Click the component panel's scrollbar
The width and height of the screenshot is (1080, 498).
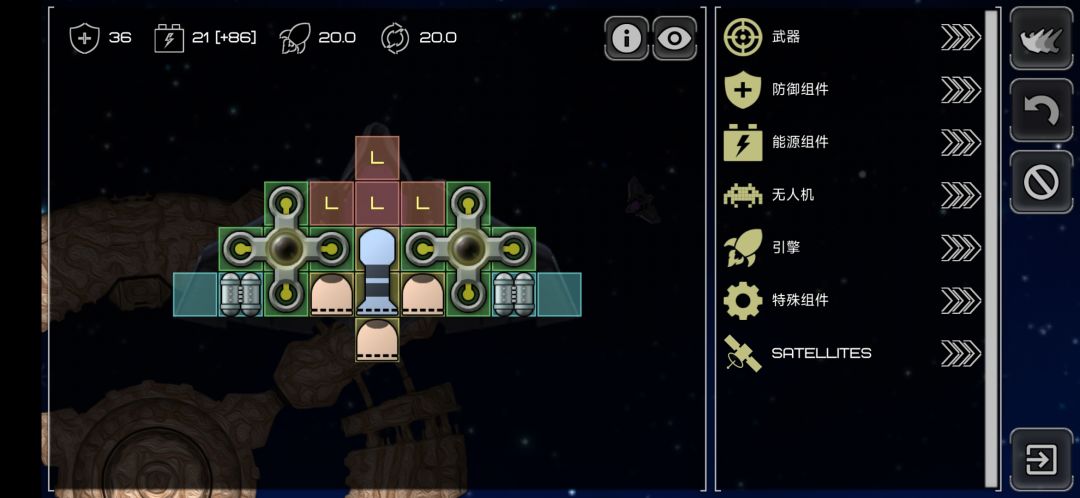click(991, 240)
